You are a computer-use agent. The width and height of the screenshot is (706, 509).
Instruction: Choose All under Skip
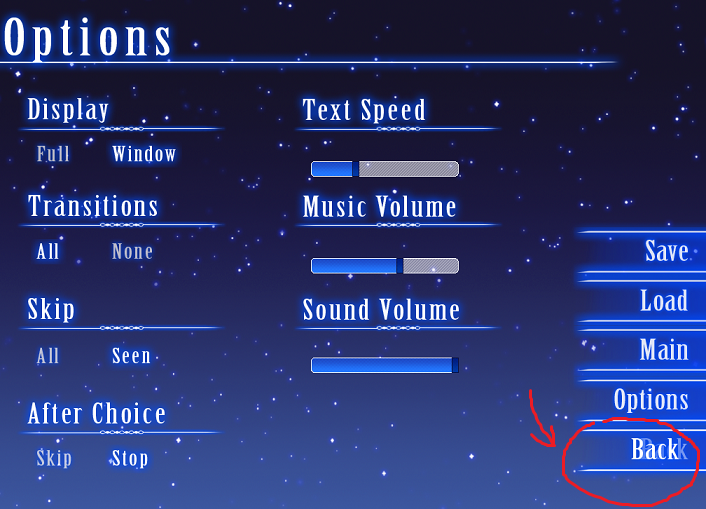coord(48,356)
